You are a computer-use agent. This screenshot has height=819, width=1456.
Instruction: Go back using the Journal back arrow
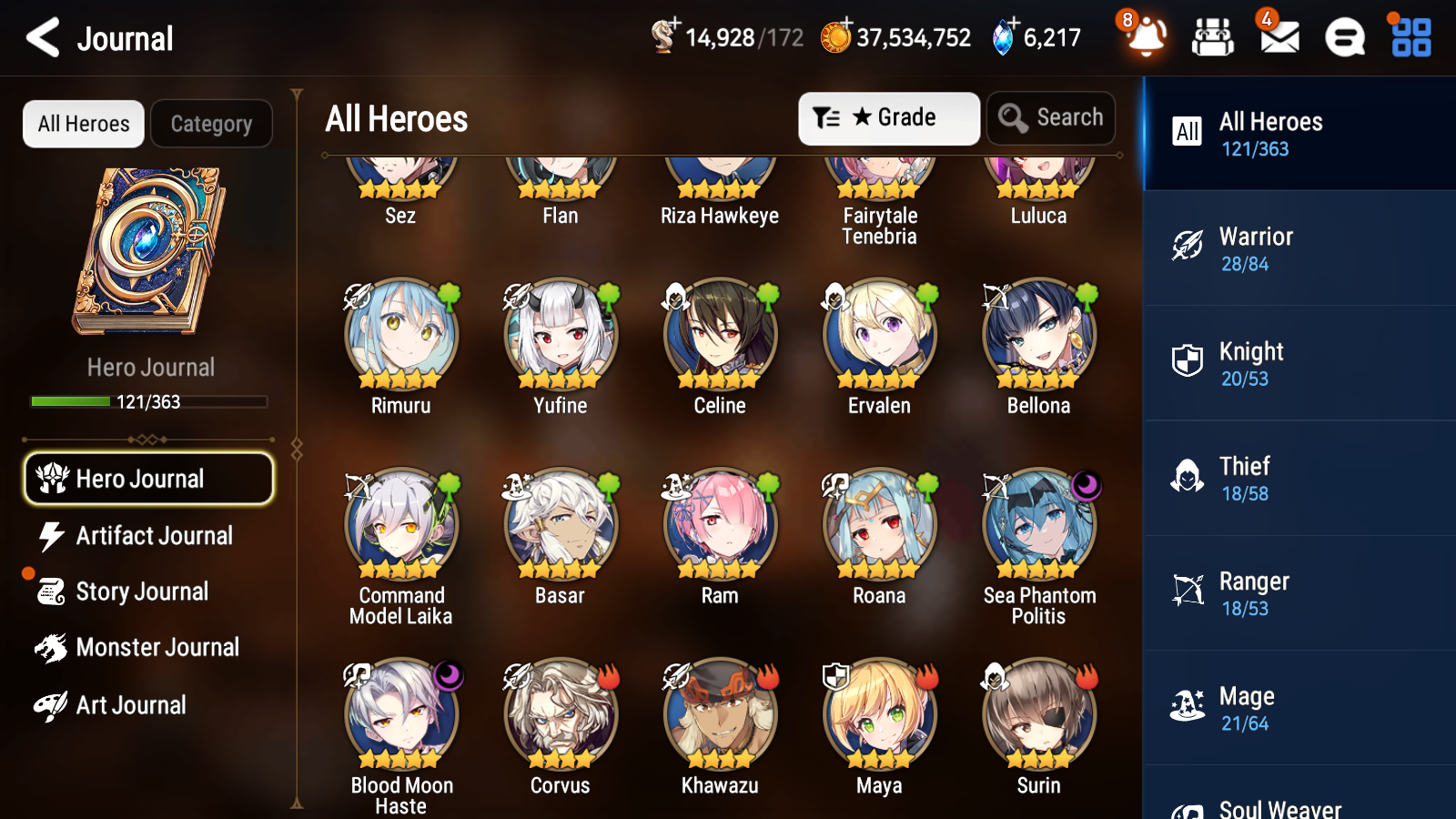tap(43, 38)
